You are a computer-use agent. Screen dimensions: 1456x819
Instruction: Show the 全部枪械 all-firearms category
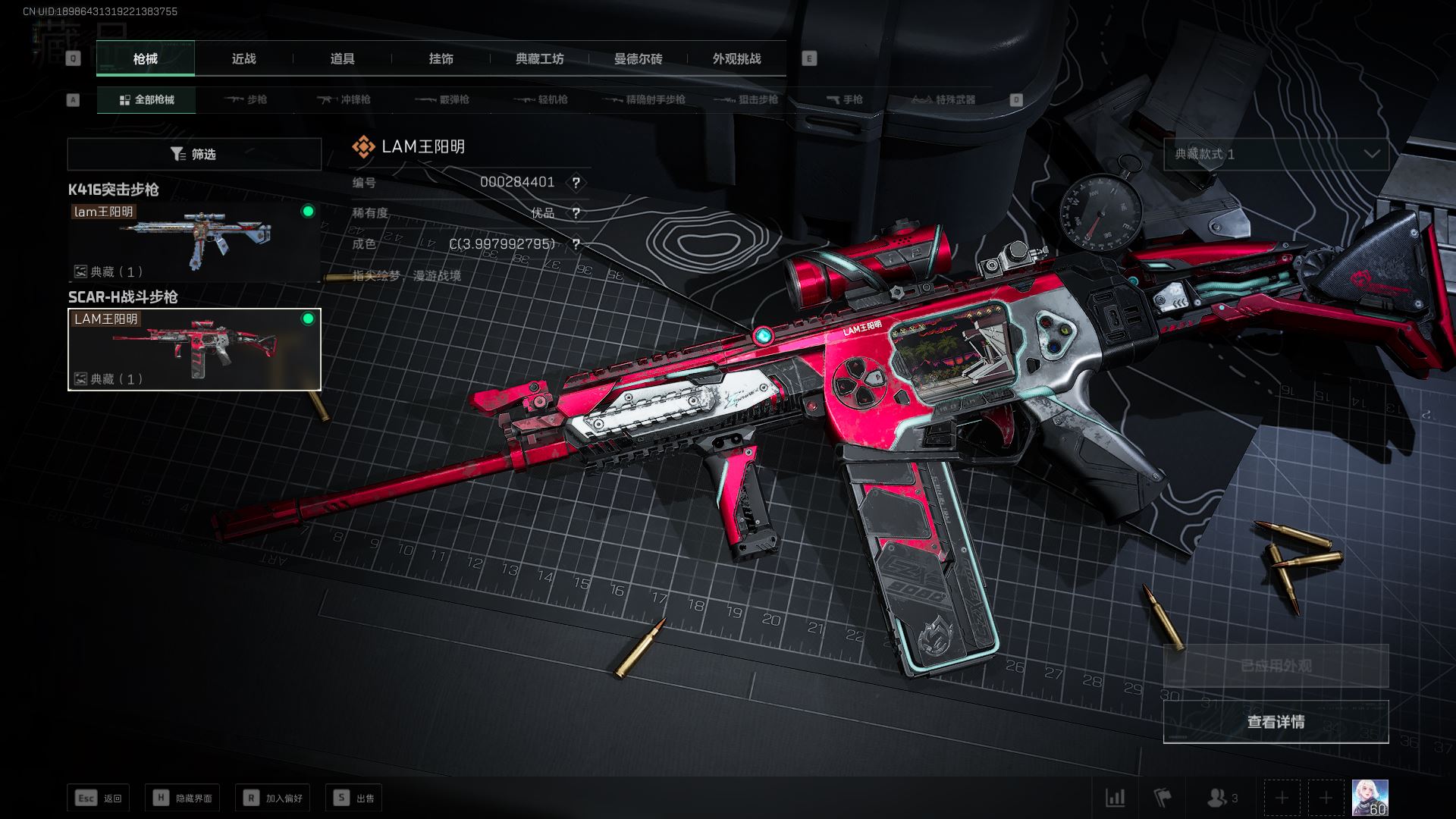[146, 99]
